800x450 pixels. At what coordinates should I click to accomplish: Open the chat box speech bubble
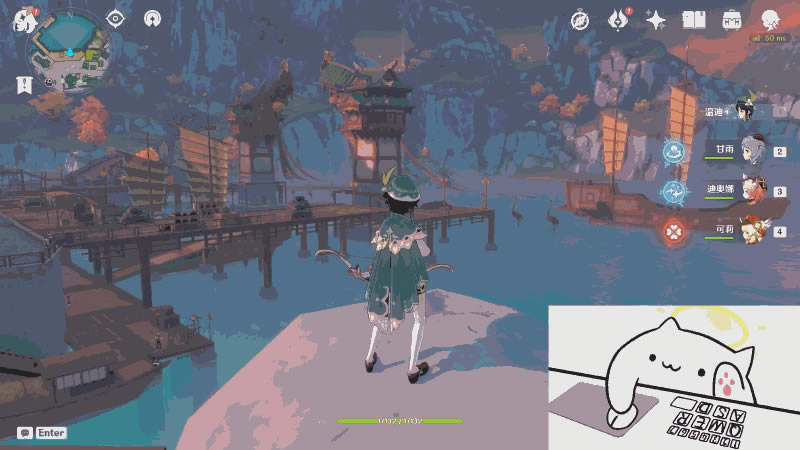click(x=24, y=433)
